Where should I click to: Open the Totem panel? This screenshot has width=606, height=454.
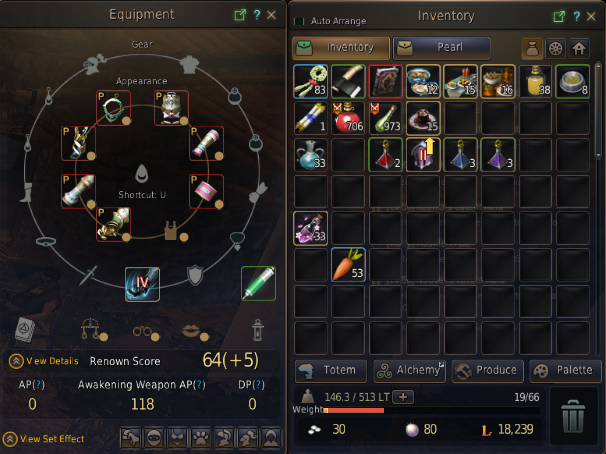[x=330, y=371]
